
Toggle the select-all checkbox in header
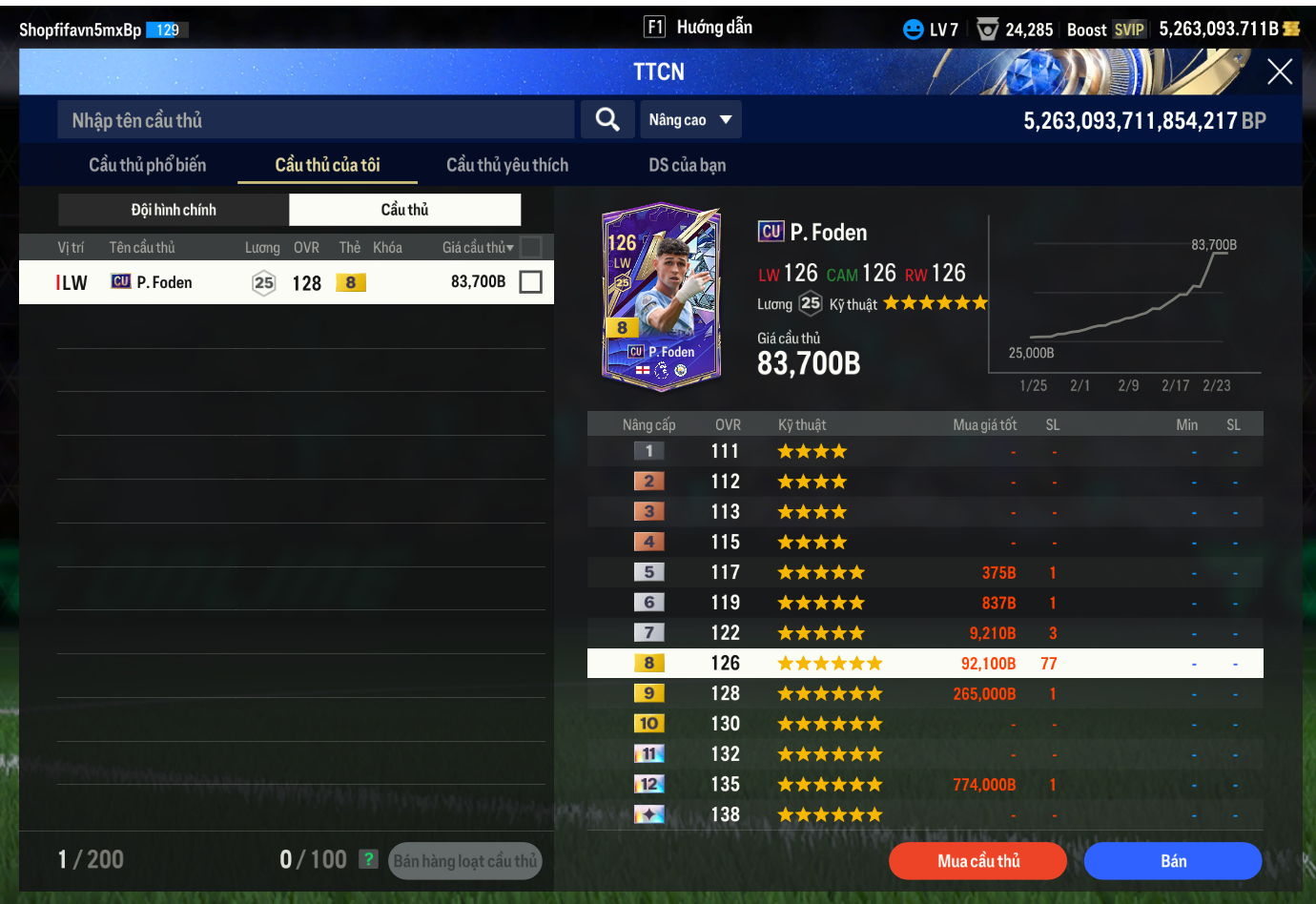pos(531,247)
